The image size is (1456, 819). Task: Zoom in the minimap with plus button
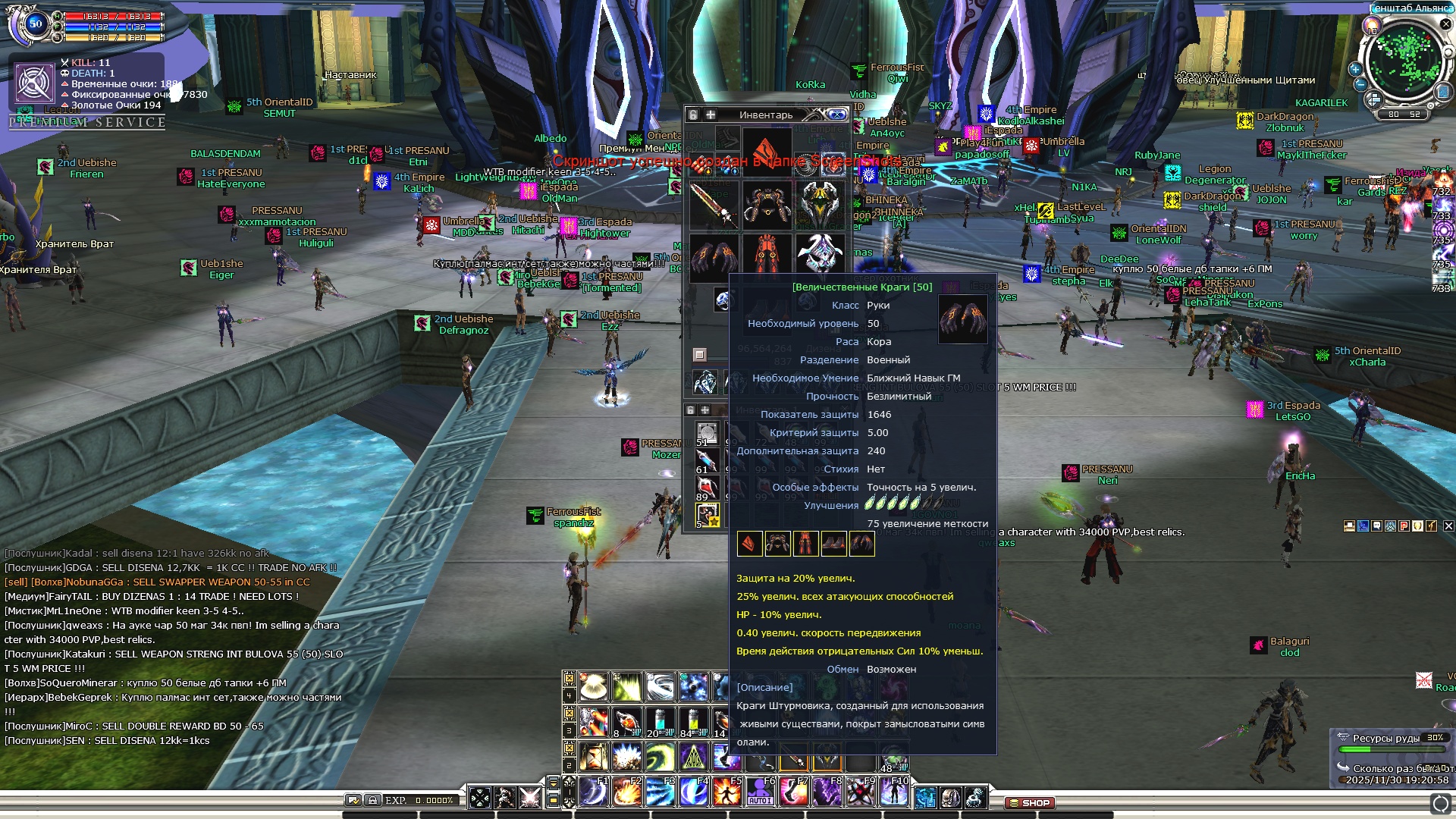(x=1355, y=69)
